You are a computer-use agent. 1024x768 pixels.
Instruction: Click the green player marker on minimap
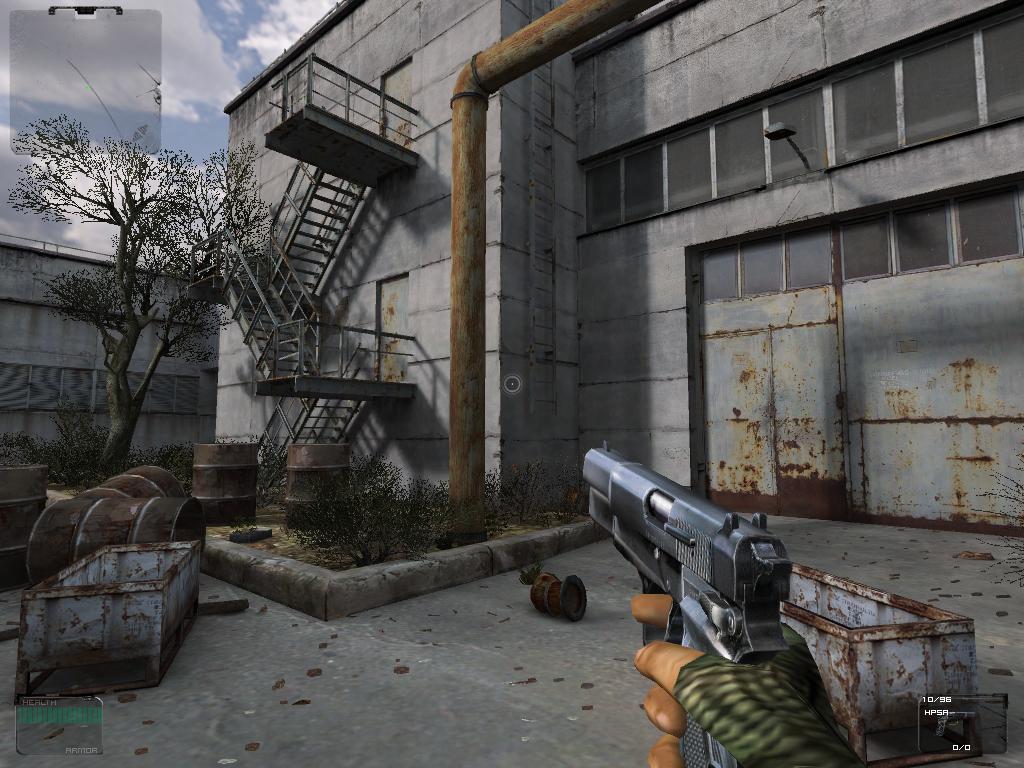[x=89, y=86]
